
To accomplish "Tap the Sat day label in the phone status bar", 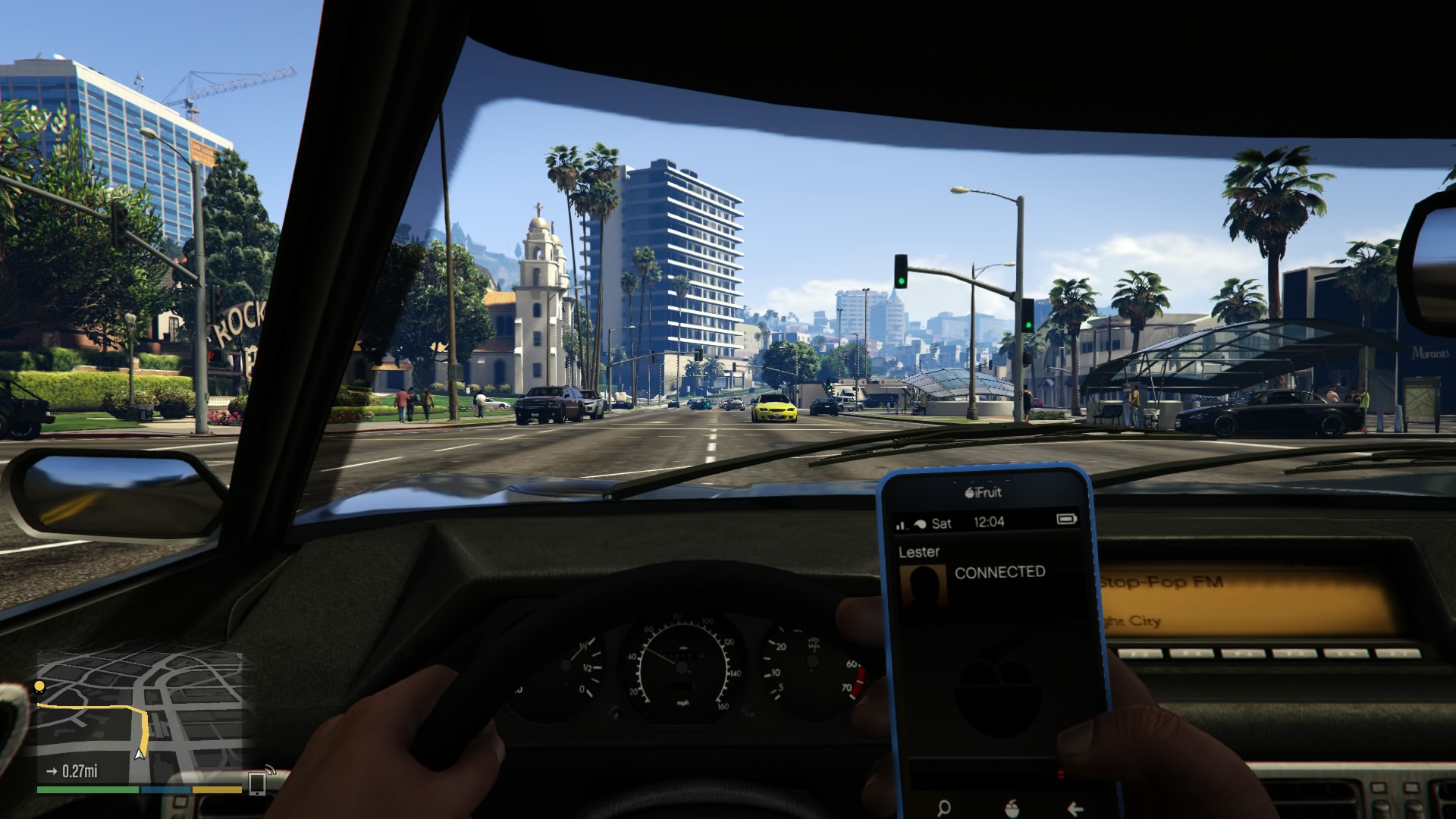I will (x=941, y=522).
